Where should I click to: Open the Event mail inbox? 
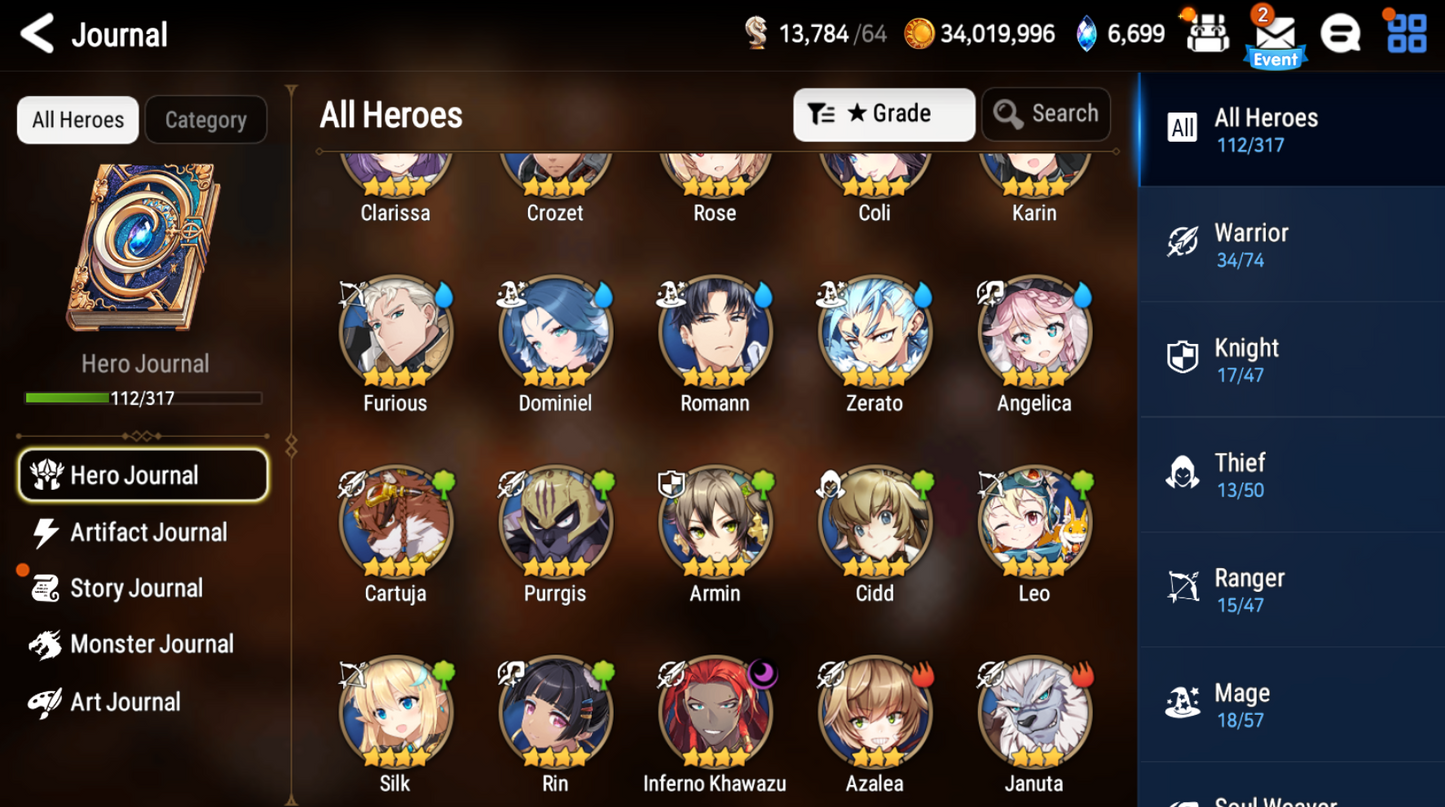point(1275,36)
